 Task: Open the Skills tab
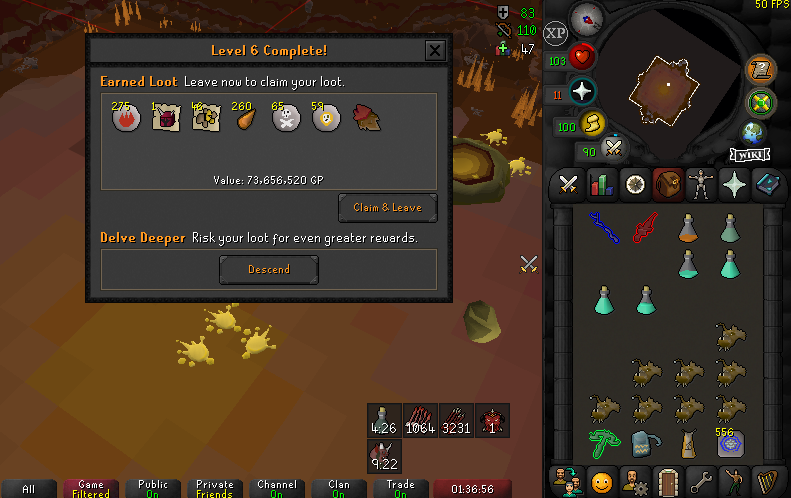(x=602, y=184)
